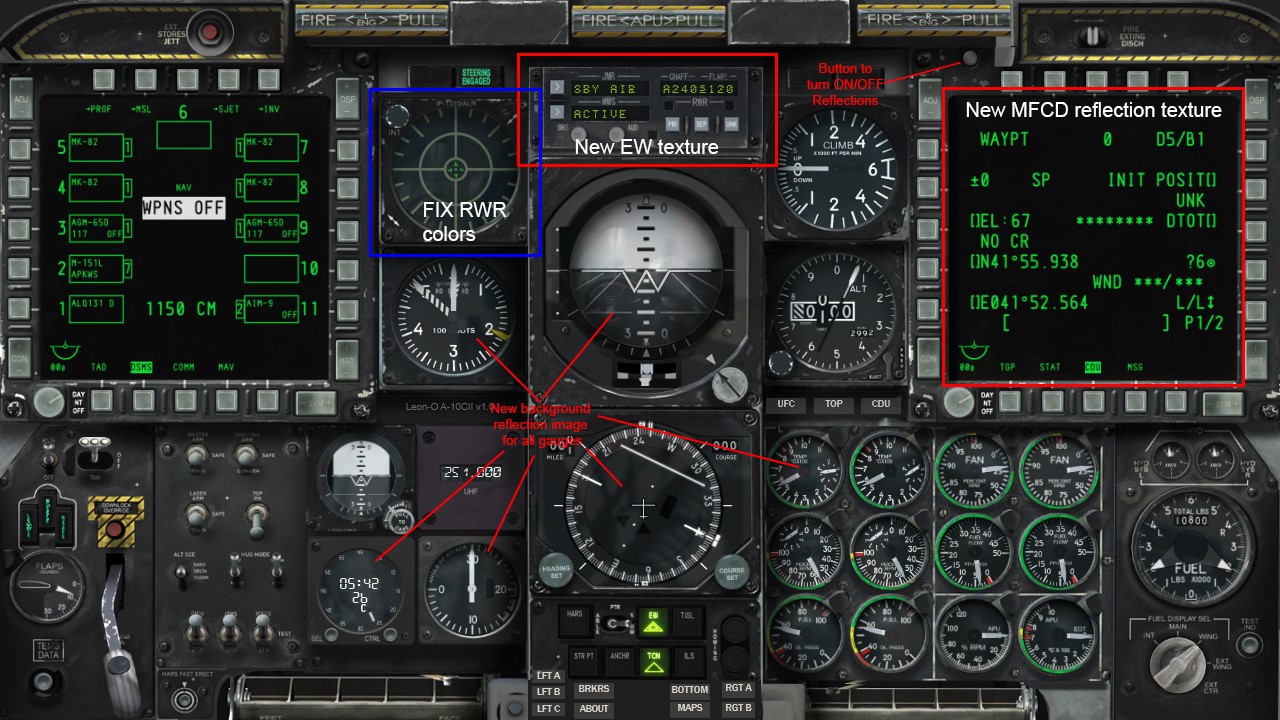This screenshot has height=720, width=1280.
Task: Click the BRKRS view button
Action: tap(593, 689)
